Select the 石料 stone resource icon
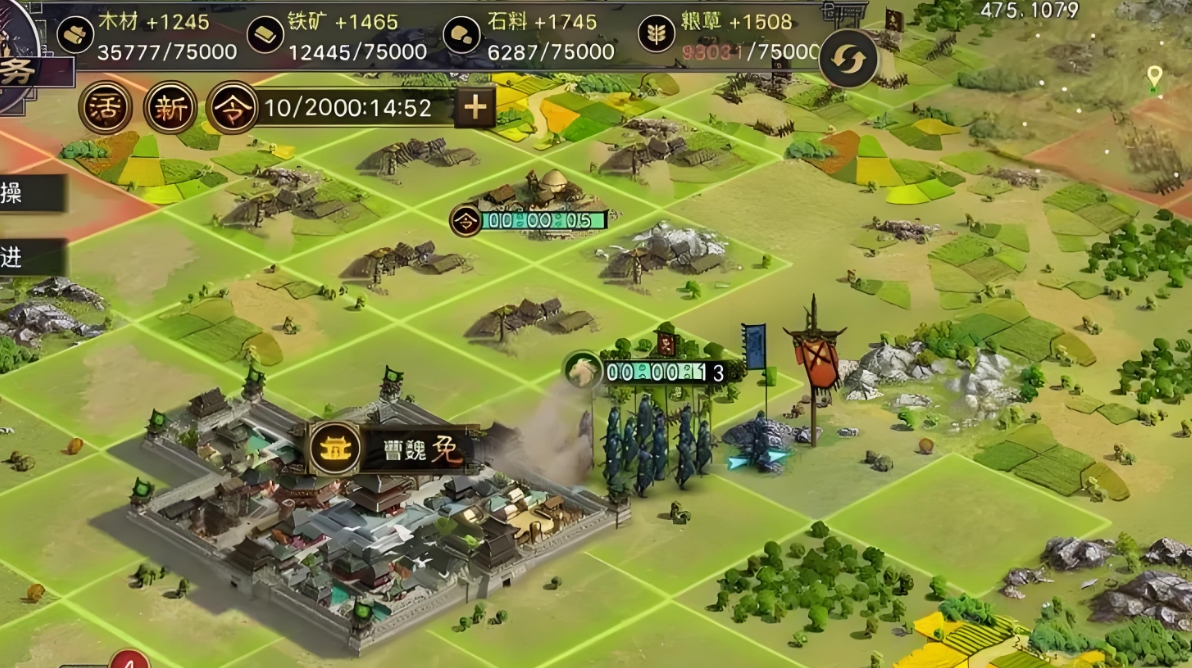This screenshot has height=668, width=1192. click(x=461, y=34)
